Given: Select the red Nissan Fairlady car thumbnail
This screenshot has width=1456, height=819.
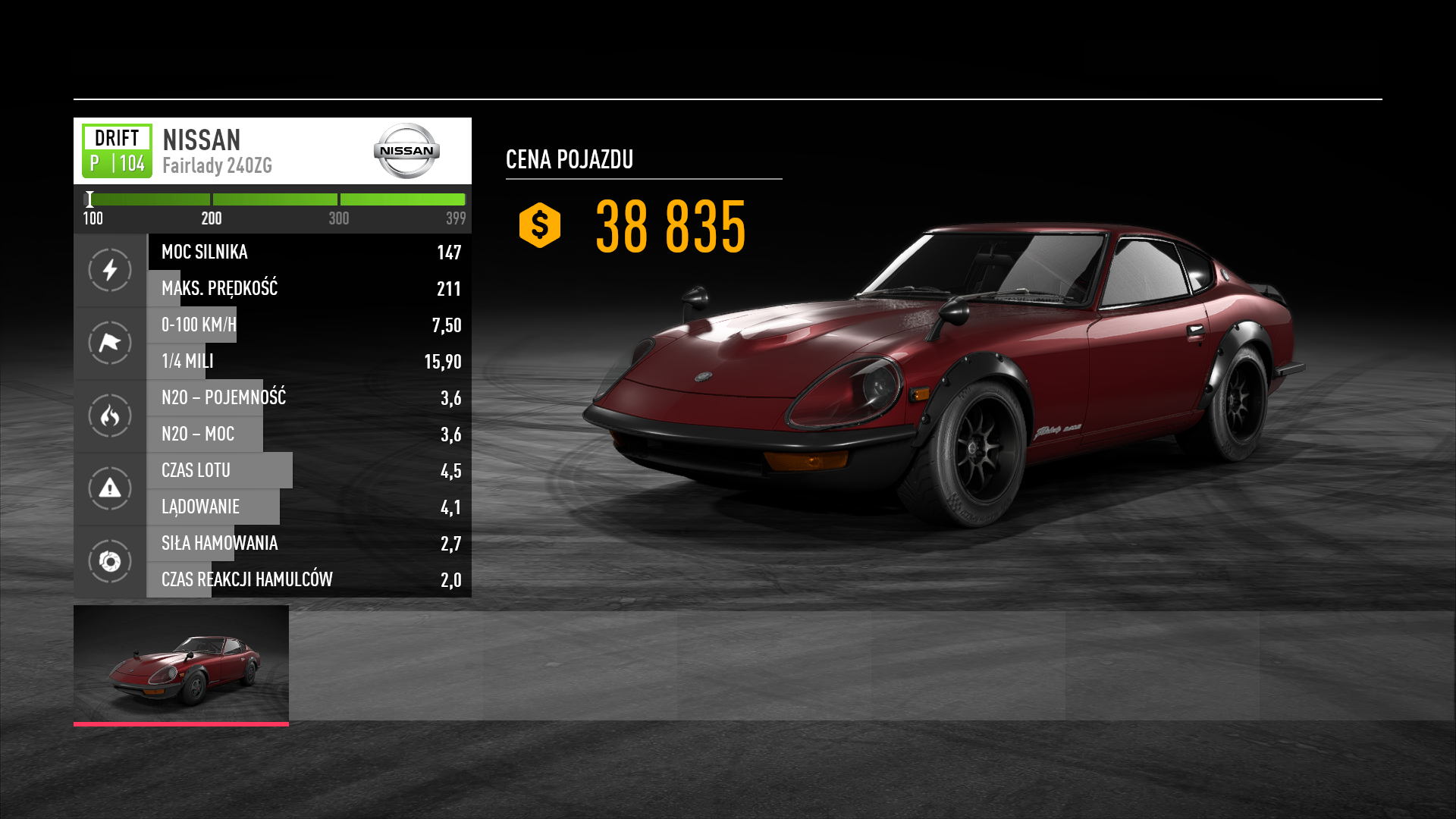Looking at the screenshot, I should click(181, 664).
